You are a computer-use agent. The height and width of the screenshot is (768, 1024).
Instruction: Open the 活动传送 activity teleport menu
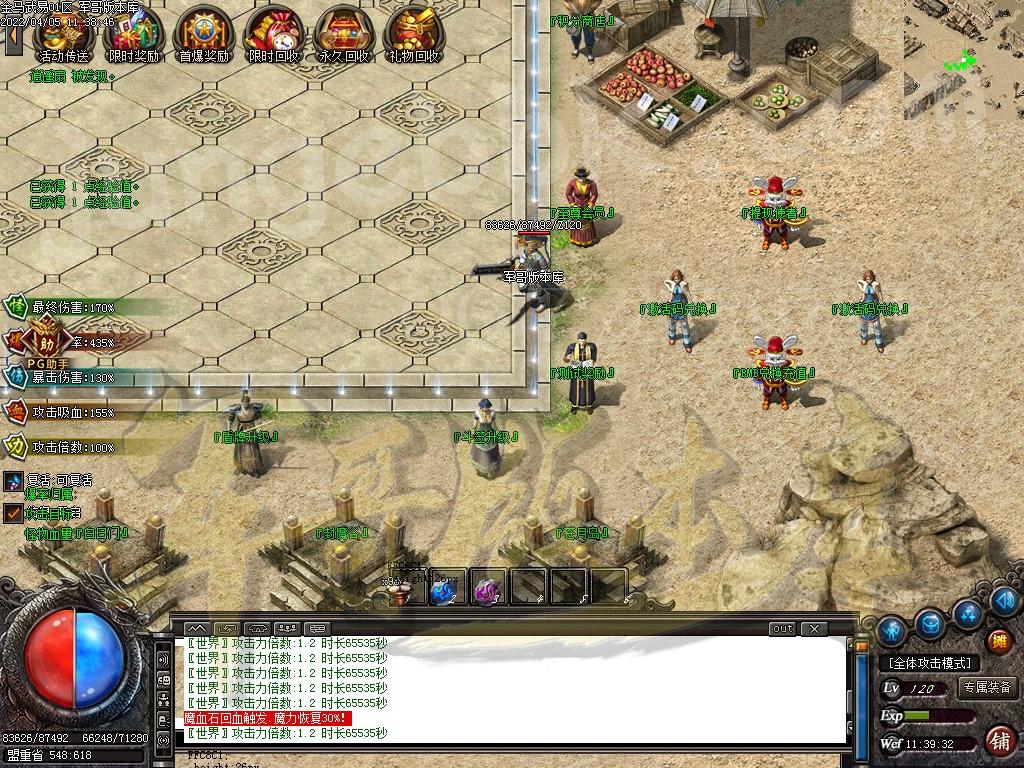pos(62,34)
